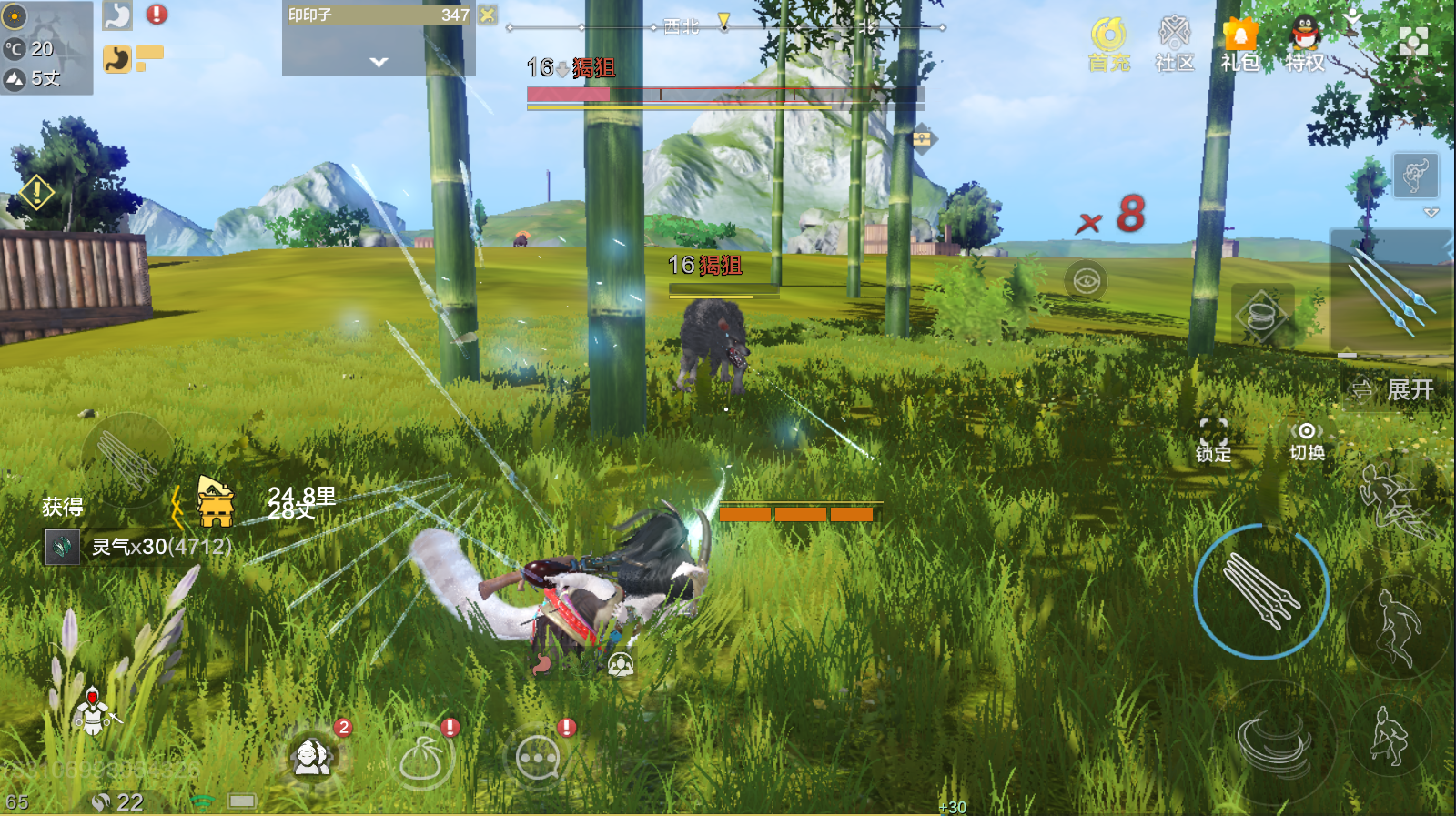Open the 社区 community page
1456x816 pixels.
coord(1174,44)
